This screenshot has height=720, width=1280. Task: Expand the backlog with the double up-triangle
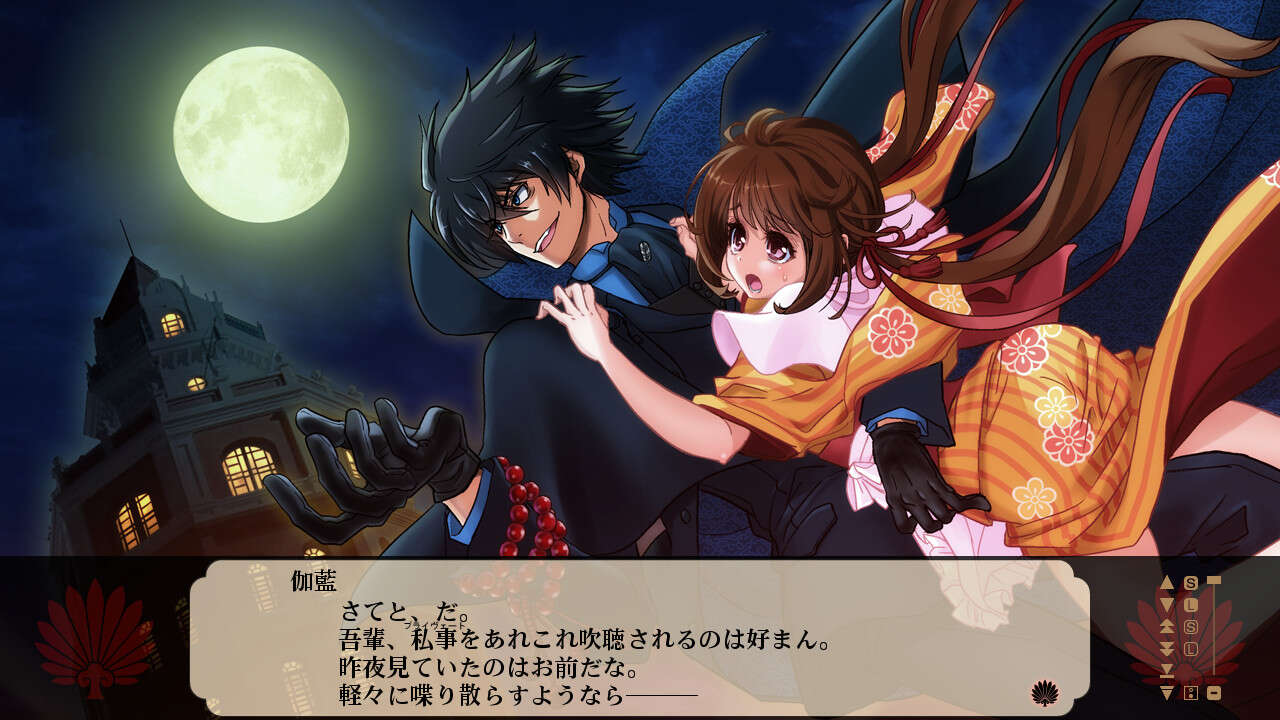tap(1167, 626)
